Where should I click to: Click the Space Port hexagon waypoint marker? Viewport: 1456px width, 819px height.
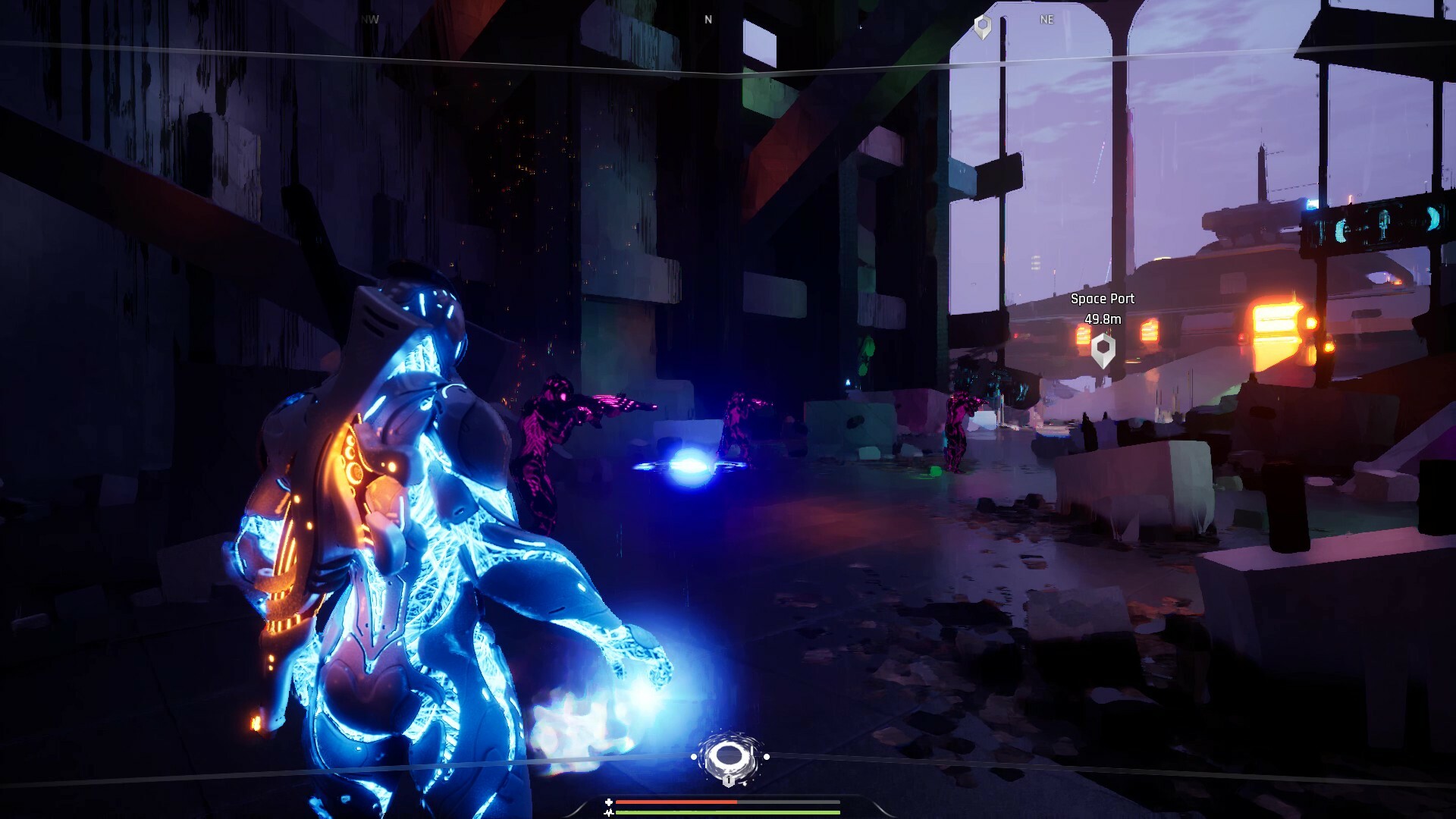(x=1102, y=347)
